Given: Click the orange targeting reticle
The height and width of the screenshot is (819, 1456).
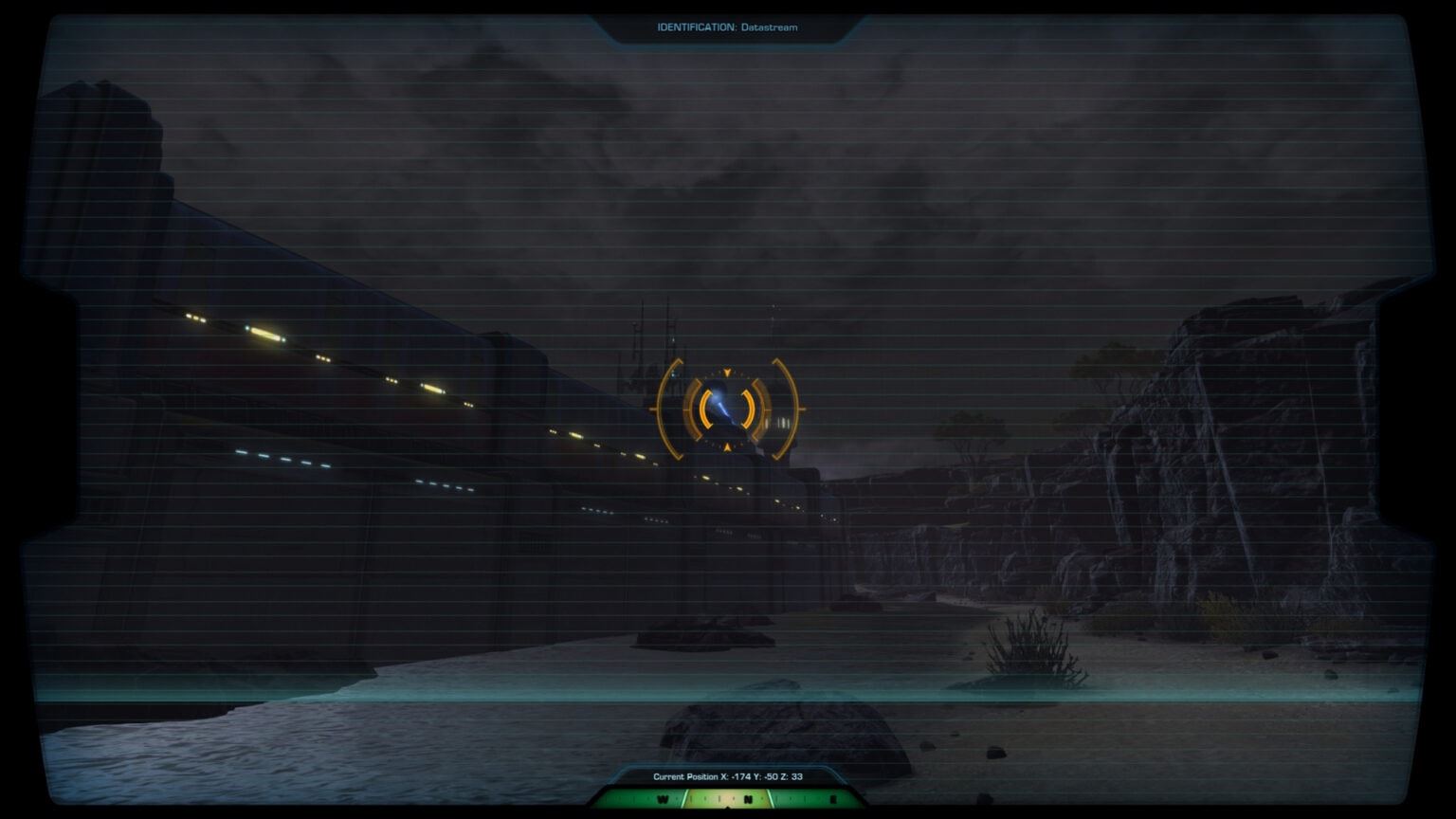Looking at the screenshot, I should click(727, 408).
